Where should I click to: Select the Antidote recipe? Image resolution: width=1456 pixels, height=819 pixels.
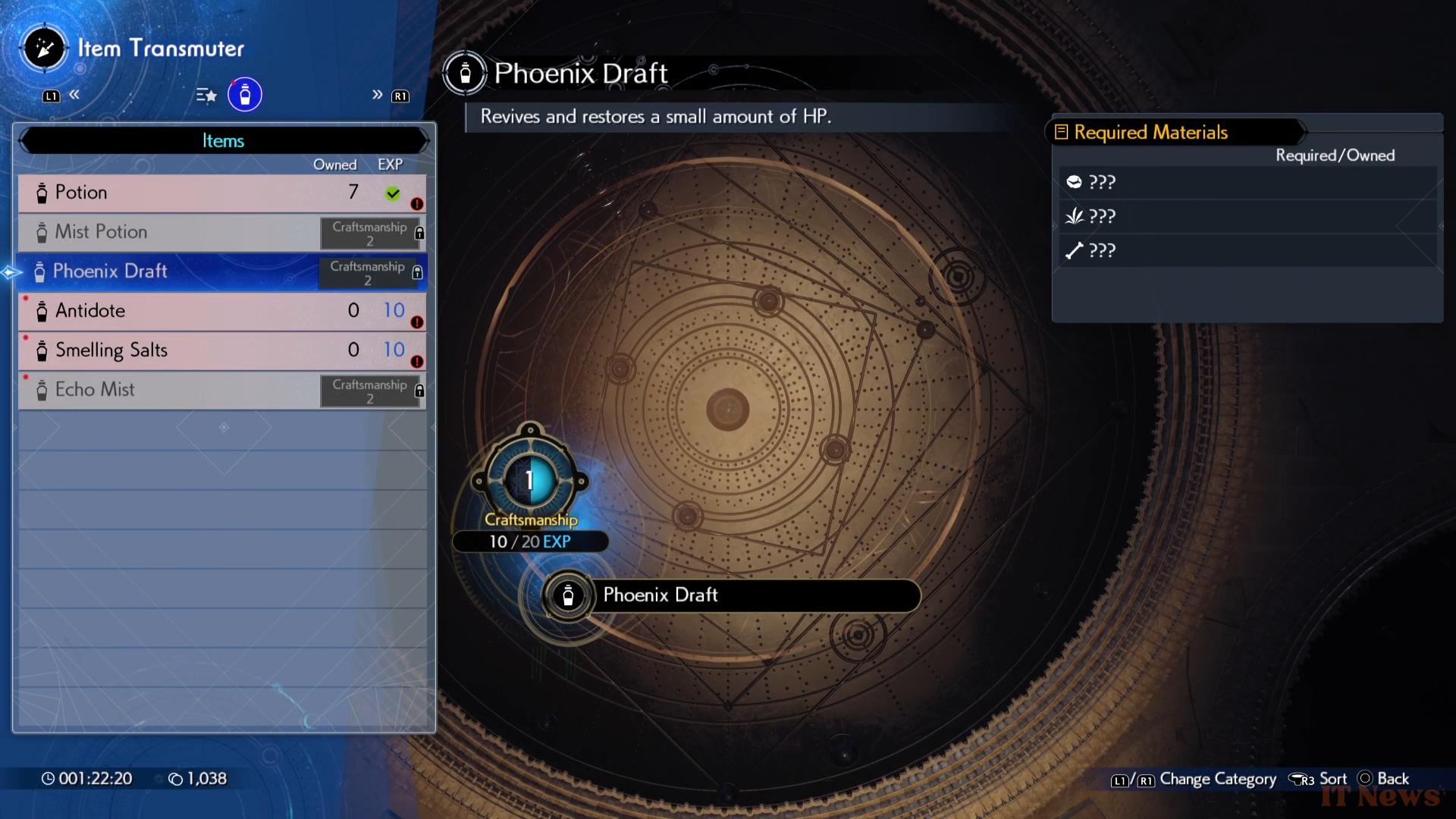pyautogui.click(x=221, y=311)
